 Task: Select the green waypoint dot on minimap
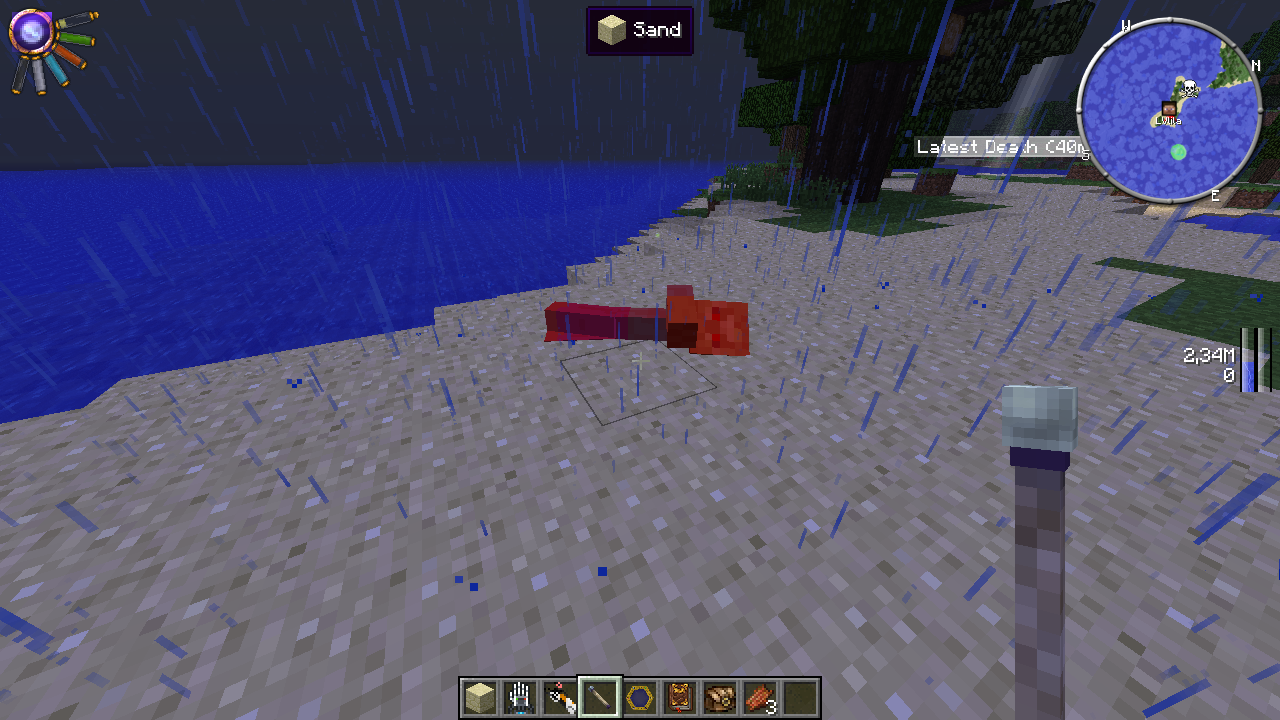pyautogui.click(x=1178, y=152)
